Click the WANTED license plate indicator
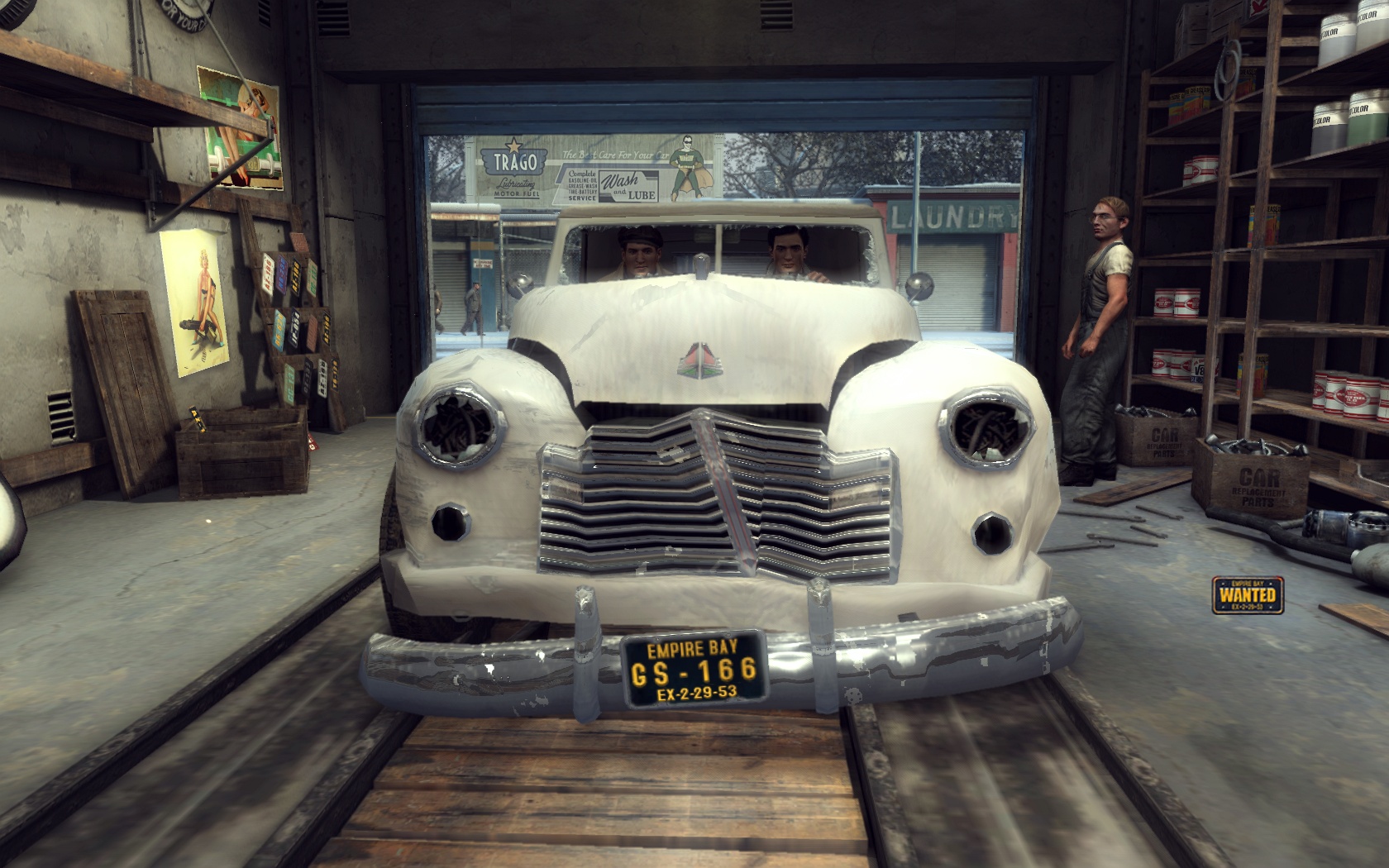The height and width of the screenshot is (868, 1389). pyautogui.click(x=1248, y=594)
